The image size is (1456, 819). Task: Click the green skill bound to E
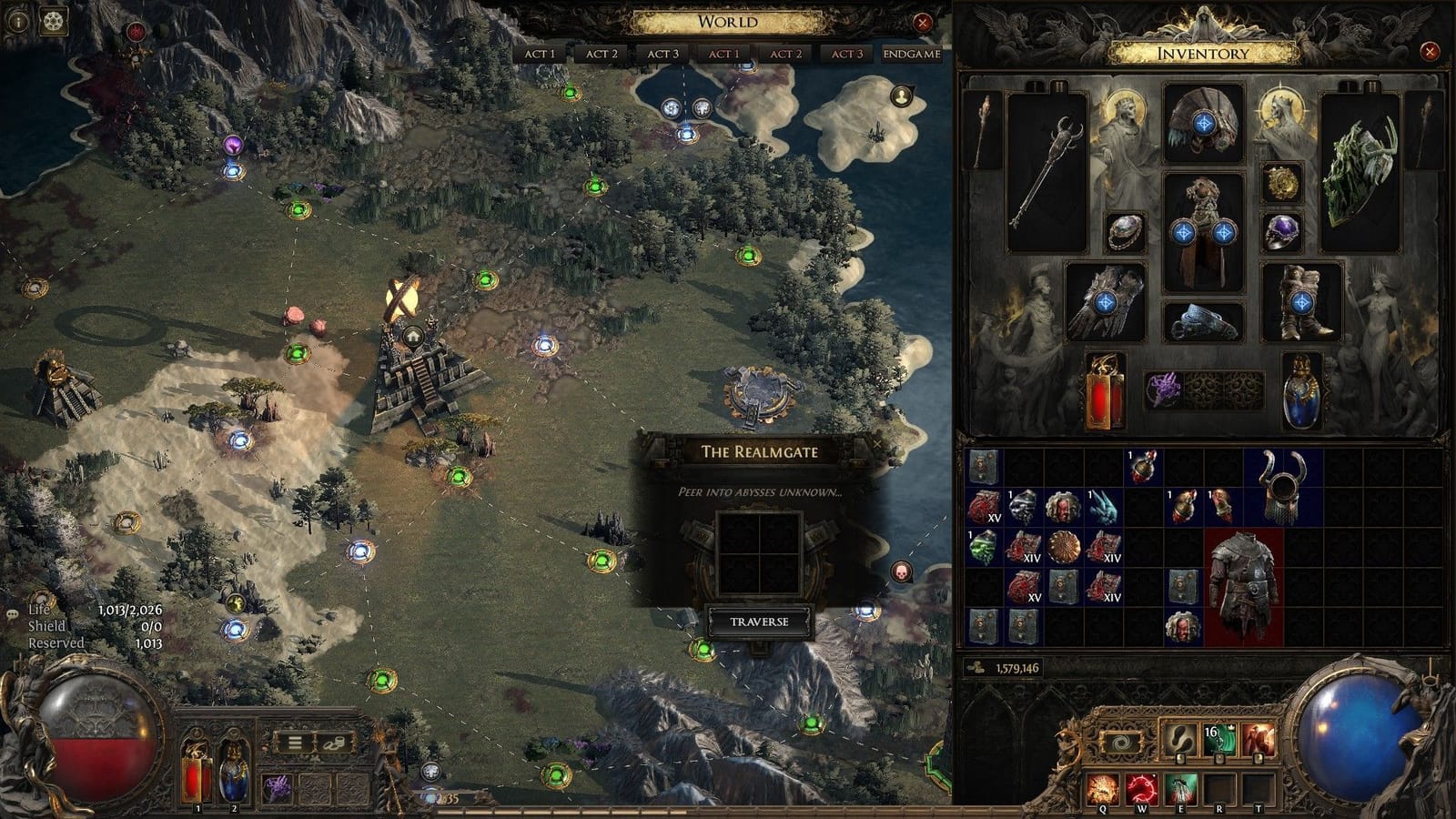(1180, 787)
